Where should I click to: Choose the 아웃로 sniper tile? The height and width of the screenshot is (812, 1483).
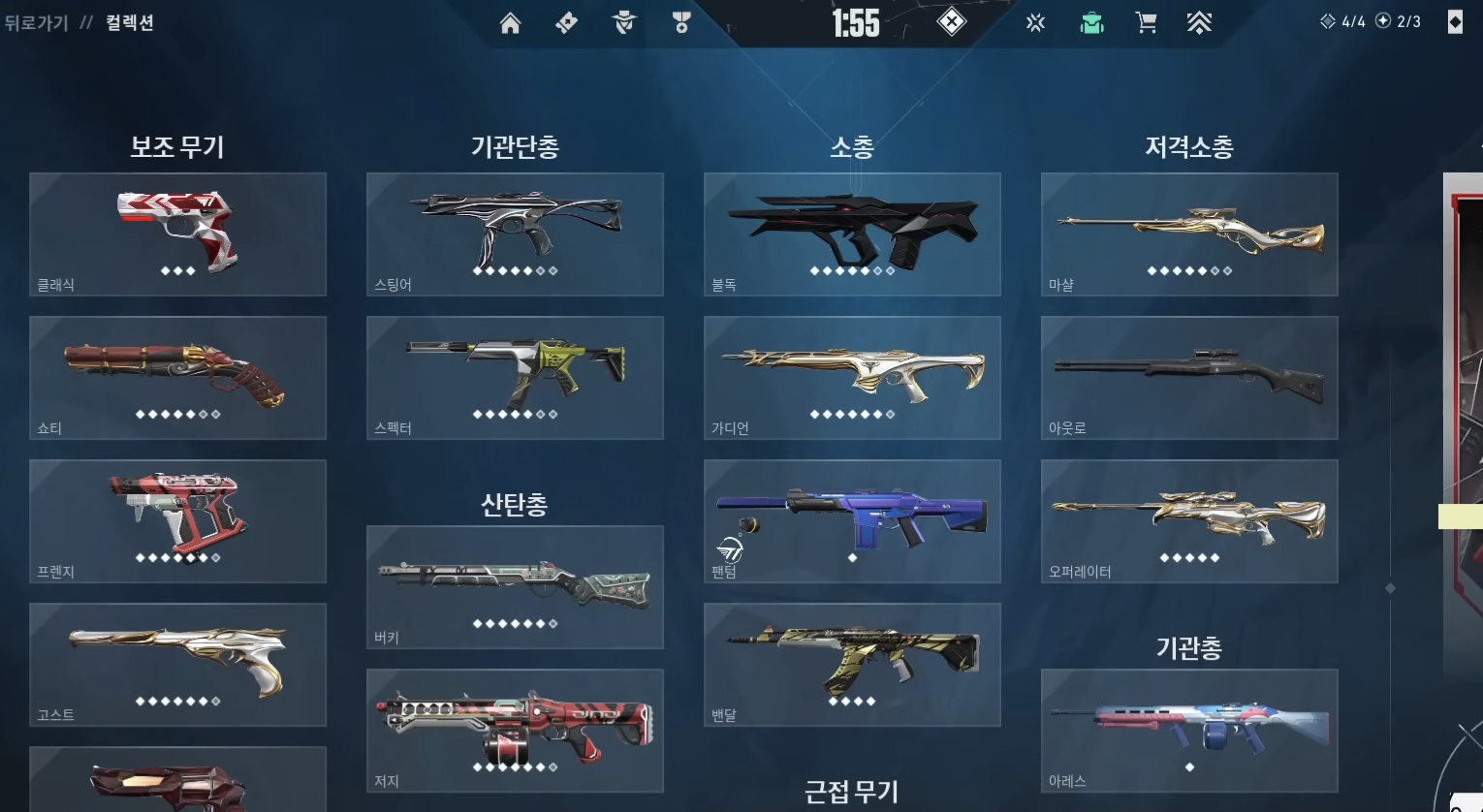(x=1189, y=377)
